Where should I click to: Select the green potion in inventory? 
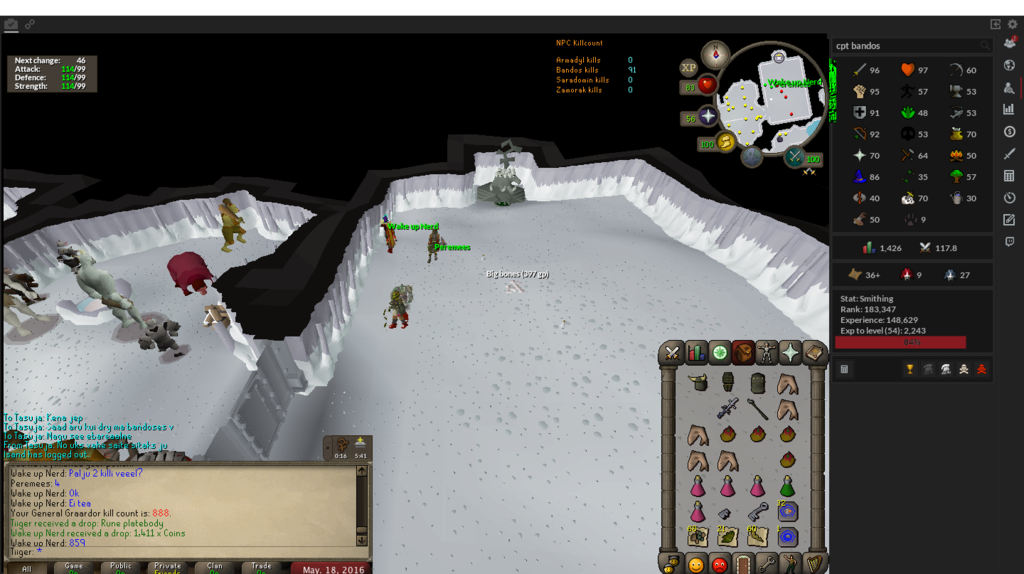click(x=787, y=487)
